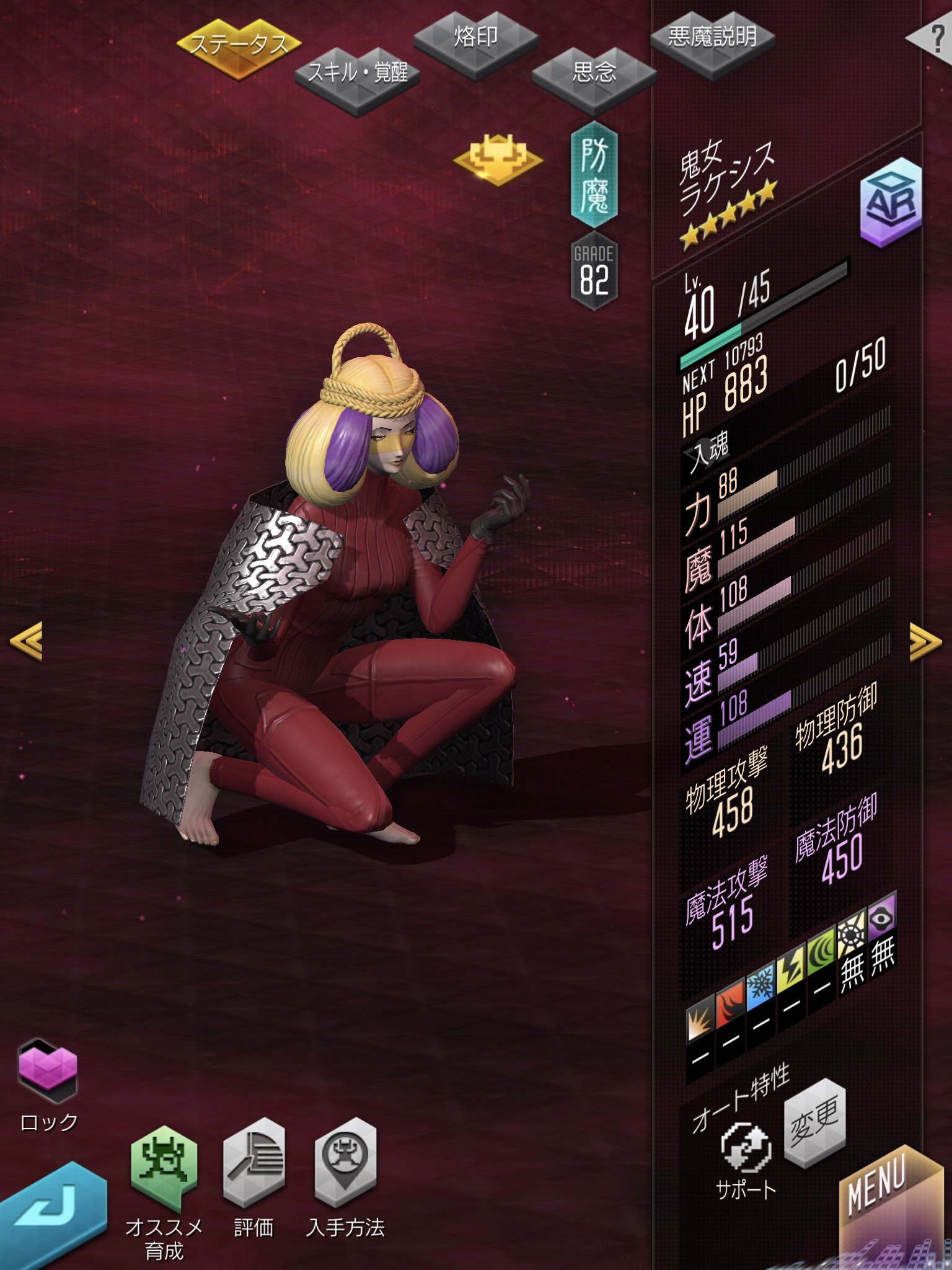
Task: Tap the gold crown emblem icon
Action: [498, 158]
